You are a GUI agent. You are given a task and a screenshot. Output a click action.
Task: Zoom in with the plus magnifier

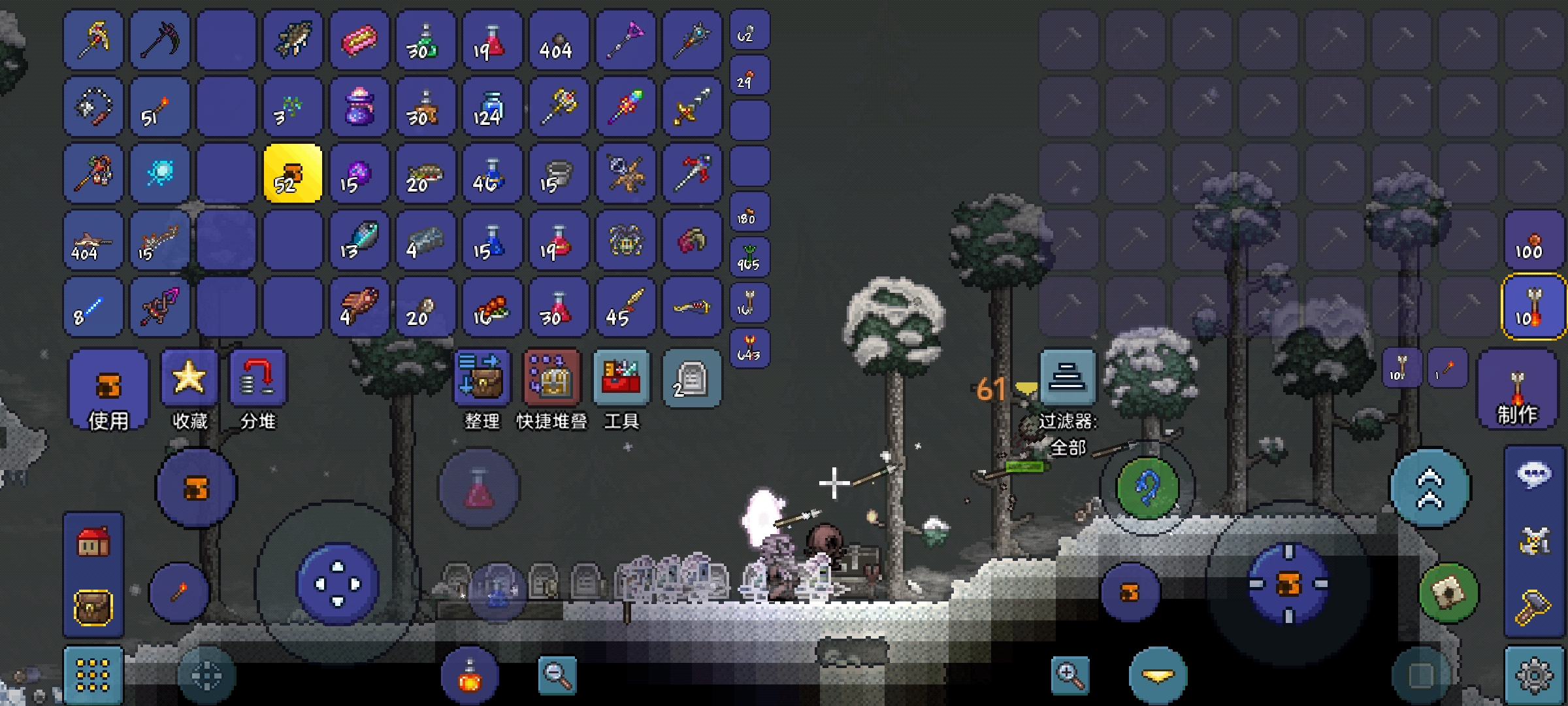[x=1070, y=676]
